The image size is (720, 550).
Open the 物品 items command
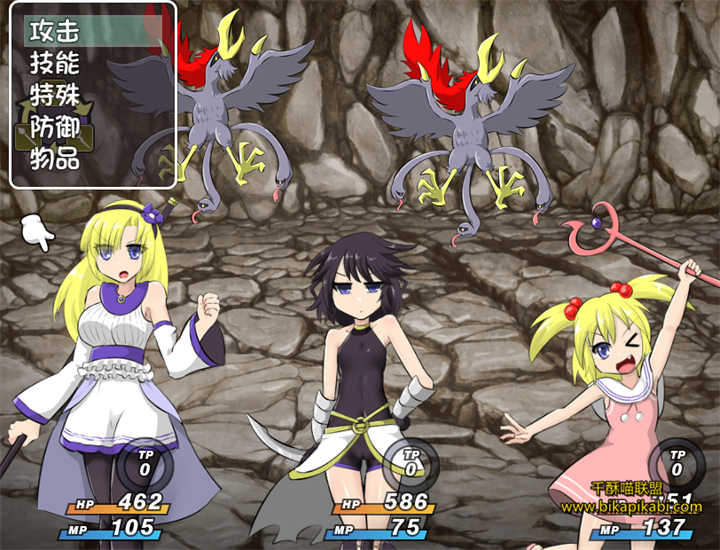click(55, 160)
